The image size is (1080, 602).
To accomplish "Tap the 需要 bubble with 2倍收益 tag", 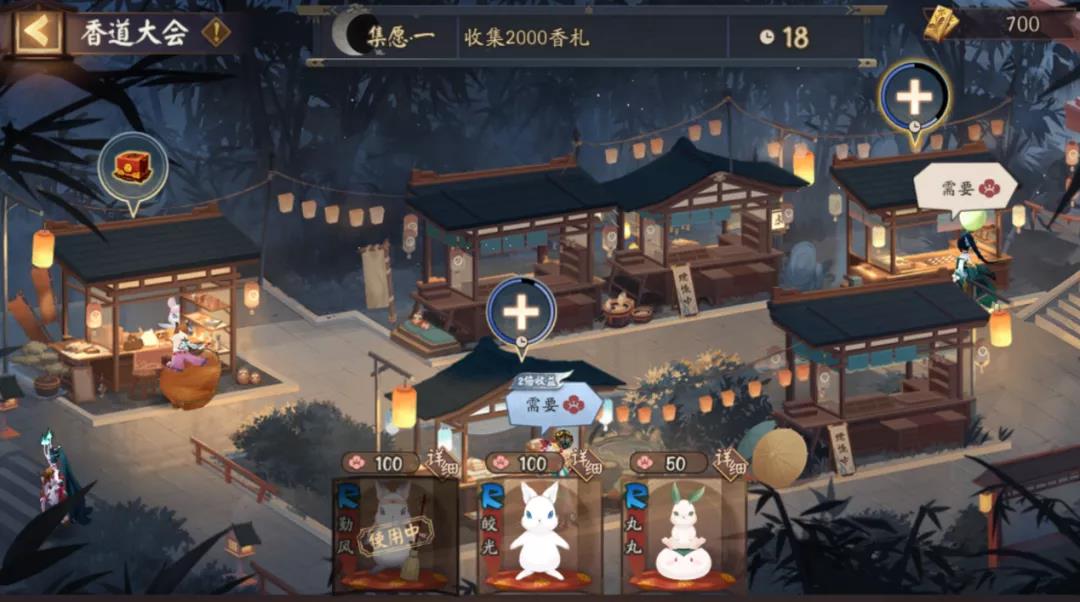I will pyautogui.click(x=553, y=404).
